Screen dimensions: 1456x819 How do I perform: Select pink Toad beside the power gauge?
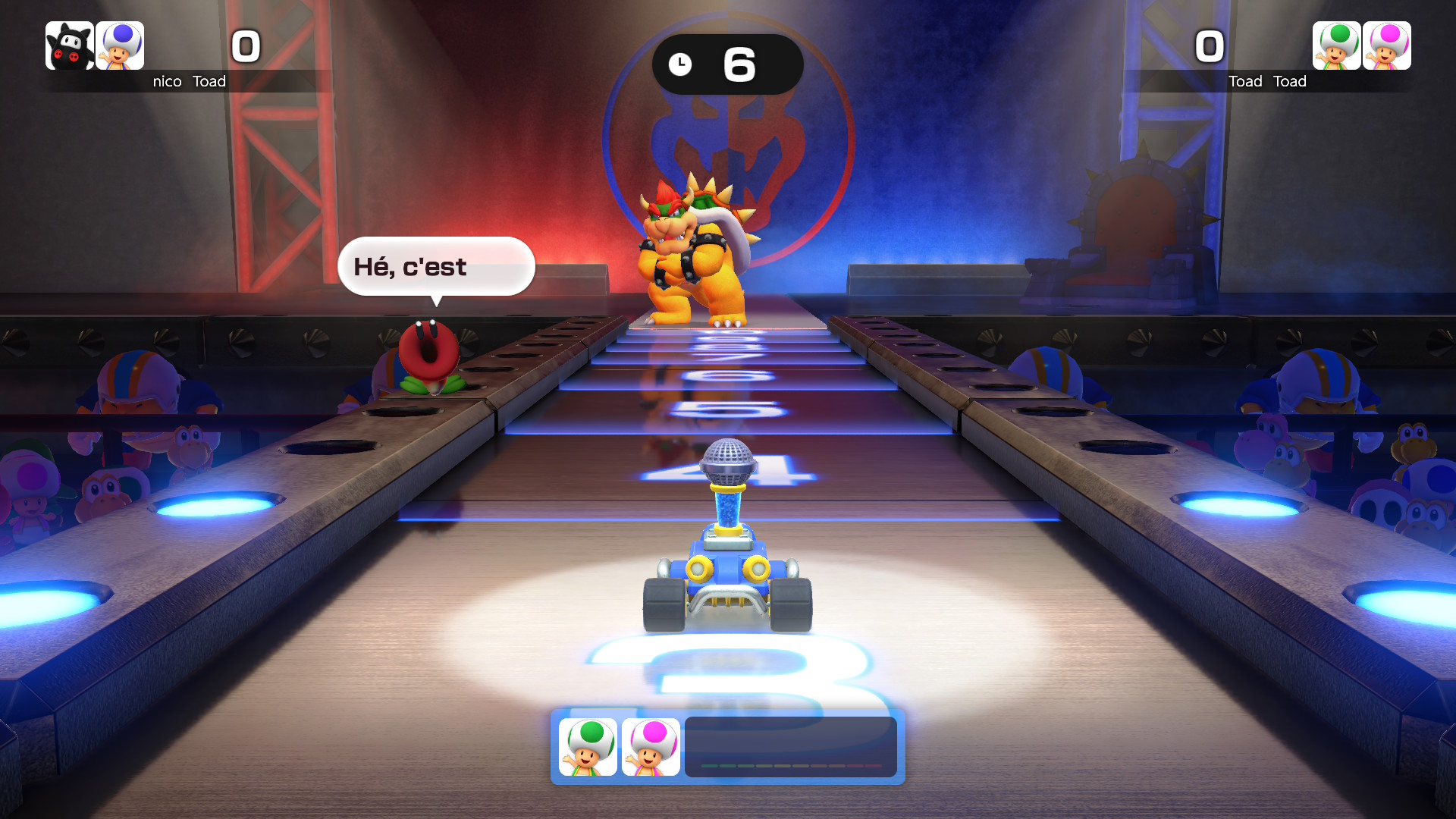[651, 747]
